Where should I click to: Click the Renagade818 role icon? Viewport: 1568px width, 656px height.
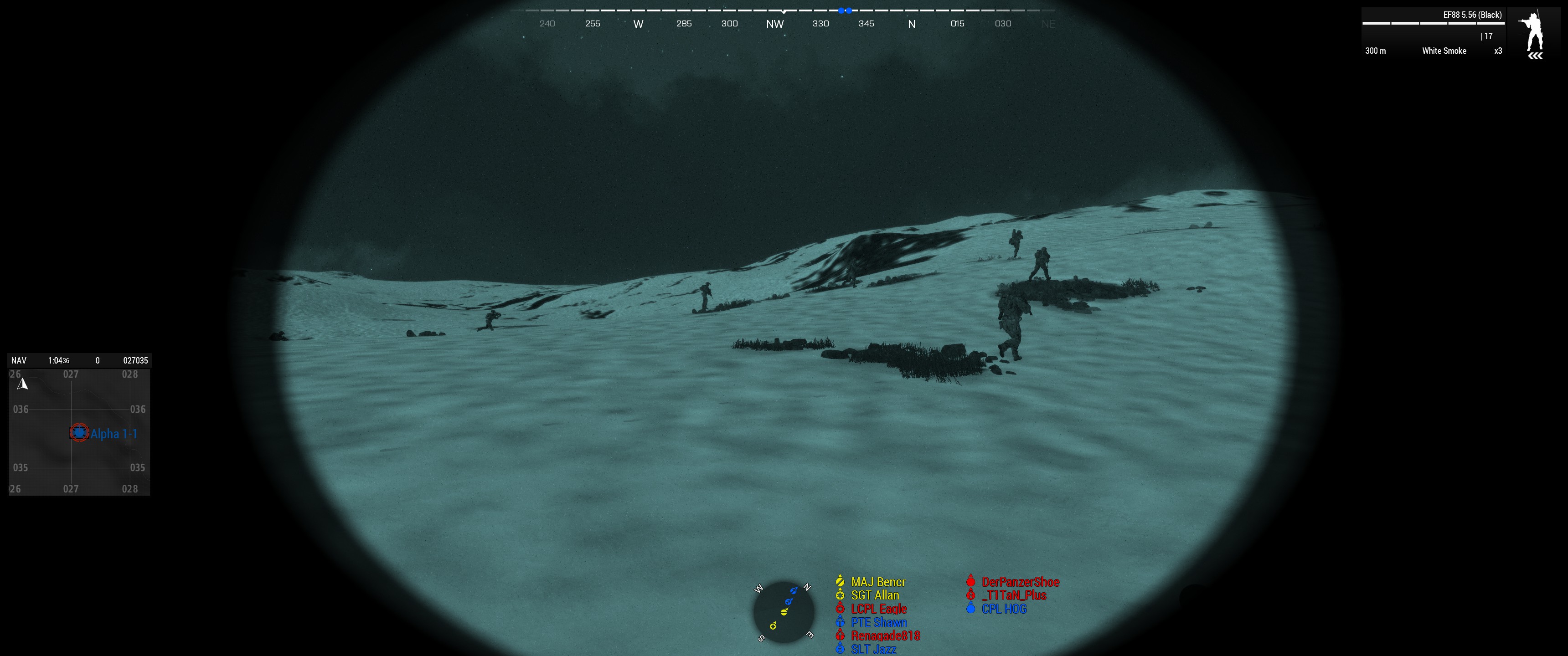click(x=840, y=635)
